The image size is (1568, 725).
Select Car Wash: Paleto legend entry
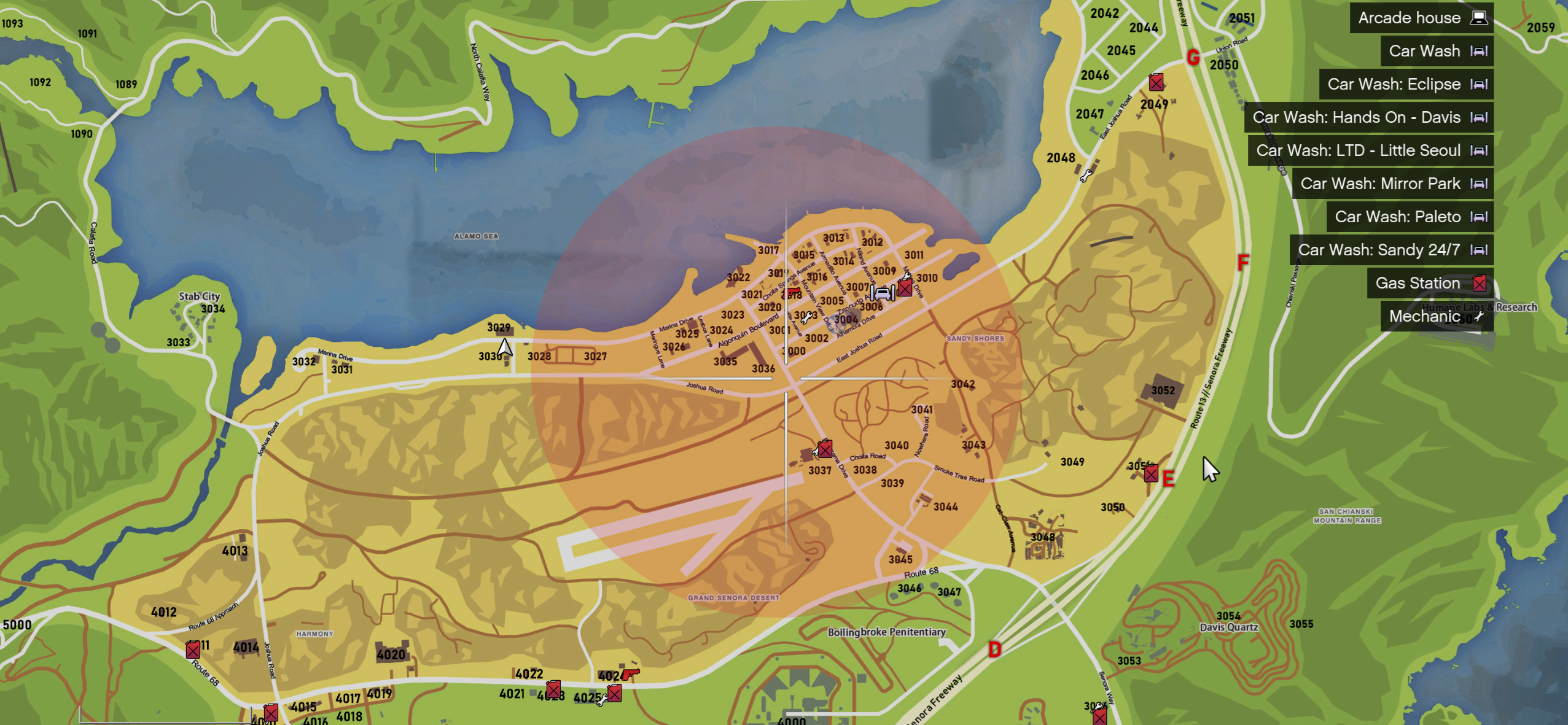click(x=1409, y=217)
